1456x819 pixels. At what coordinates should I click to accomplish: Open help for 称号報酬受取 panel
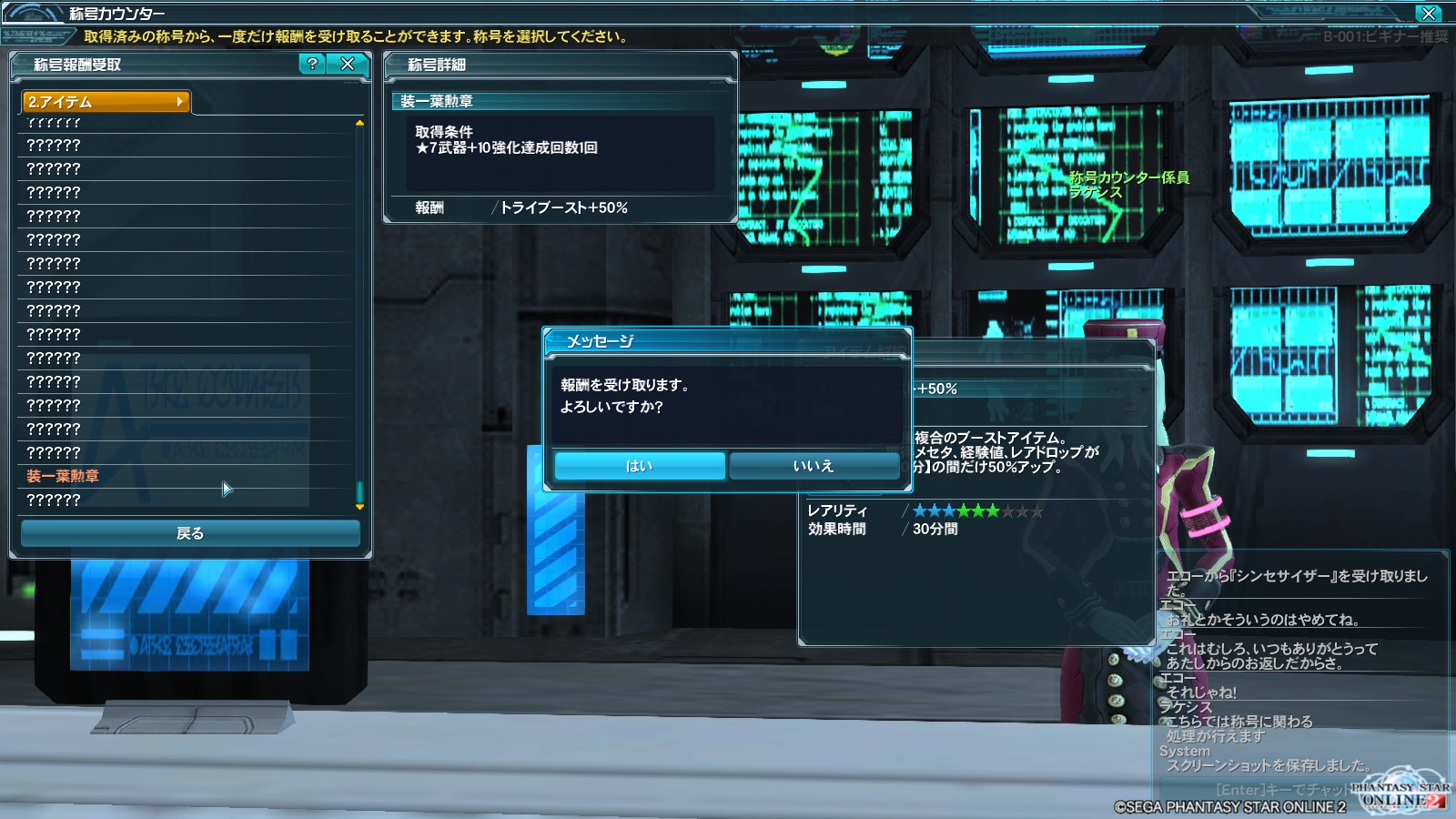click(312, 64)
